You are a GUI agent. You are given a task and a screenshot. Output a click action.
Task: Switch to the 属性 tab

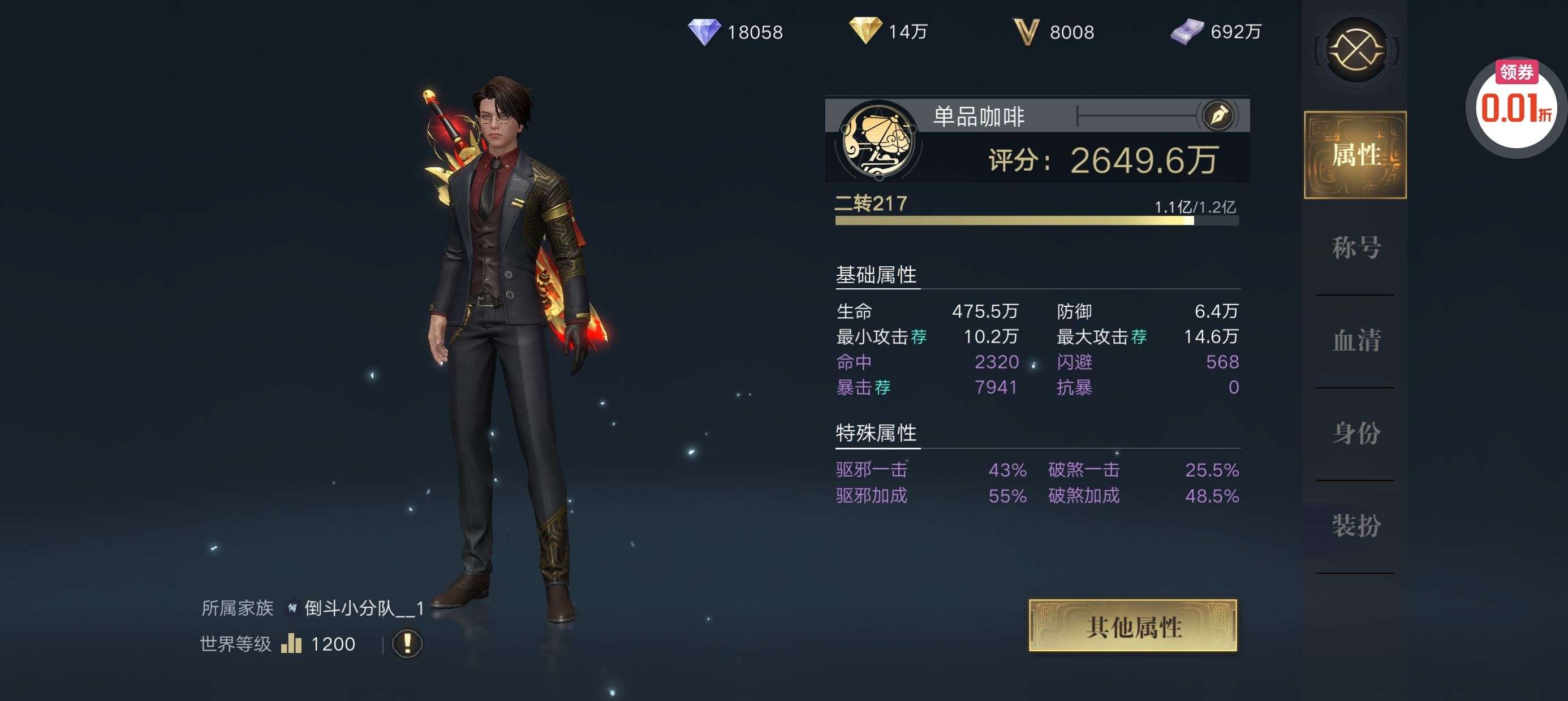click(1355, 154)
